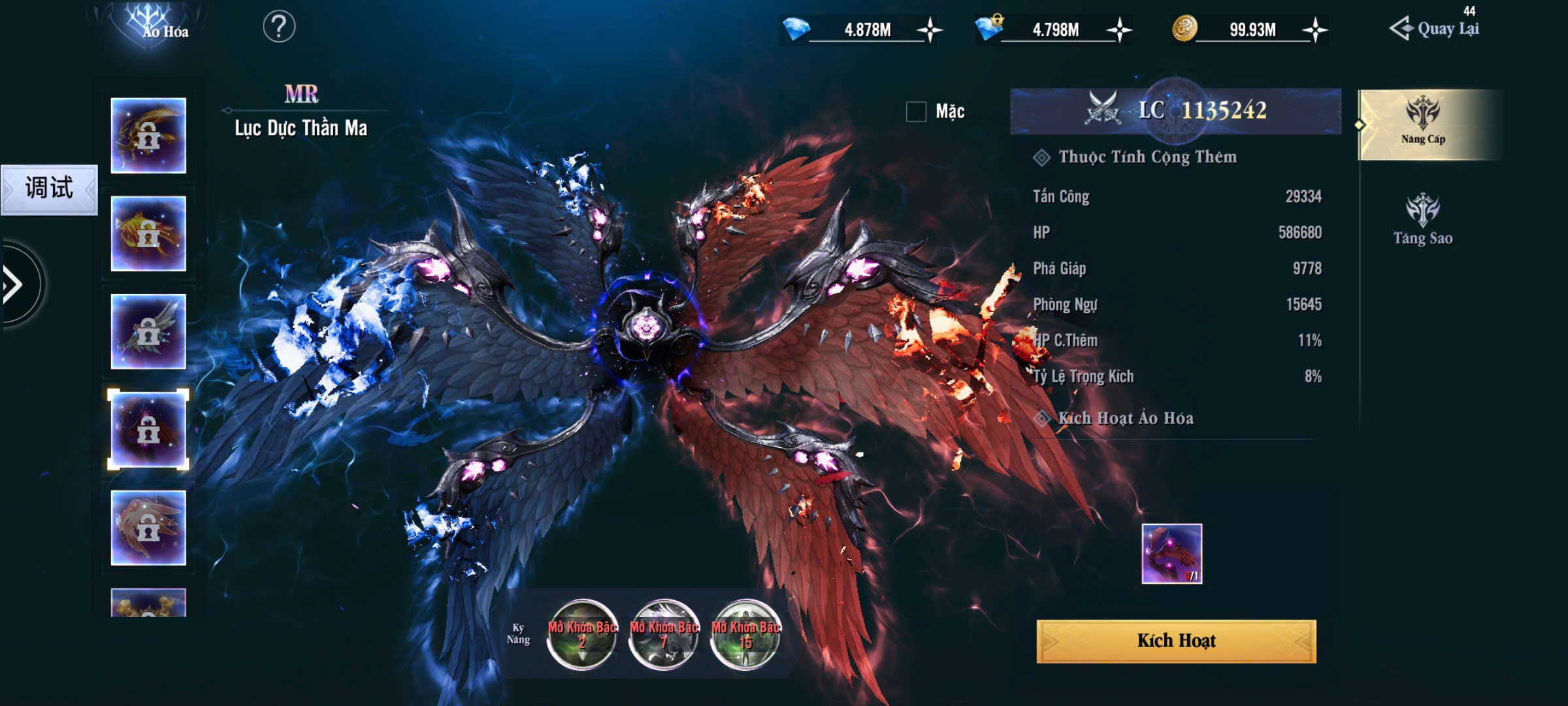Viewport: 1568px width, 706px height.
Task: Click the Kích Hoạt activate button
Action: pos(1176,641)
